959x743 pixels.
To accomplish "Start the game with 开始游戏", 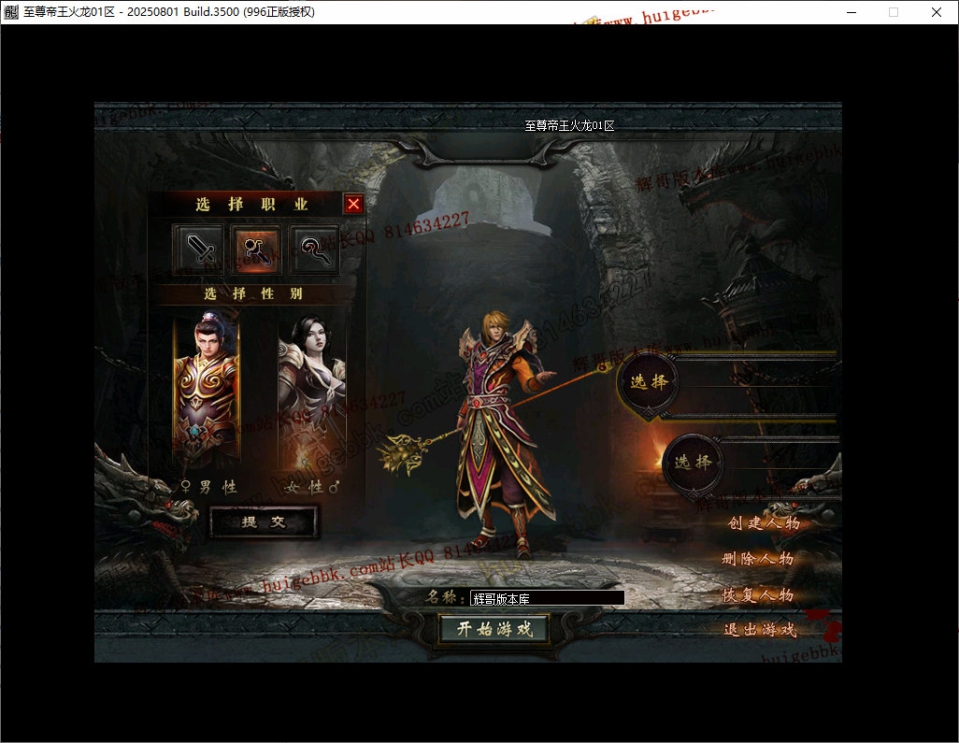I will click(x=495, y=629).
